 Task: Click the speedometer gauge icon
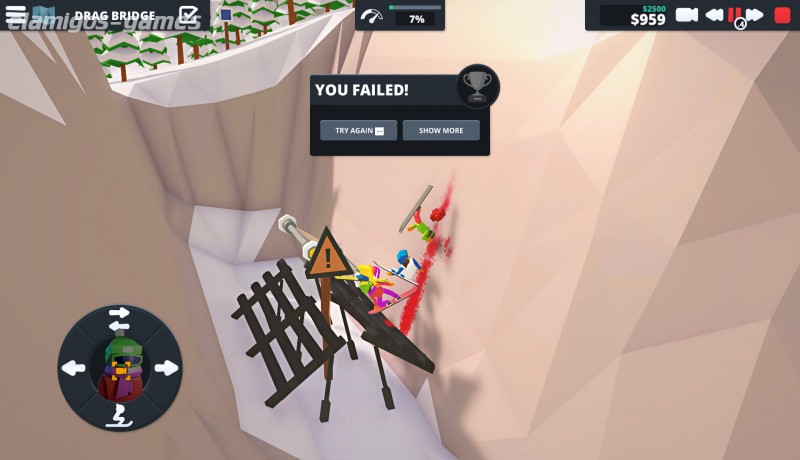(x=372, y=17)
